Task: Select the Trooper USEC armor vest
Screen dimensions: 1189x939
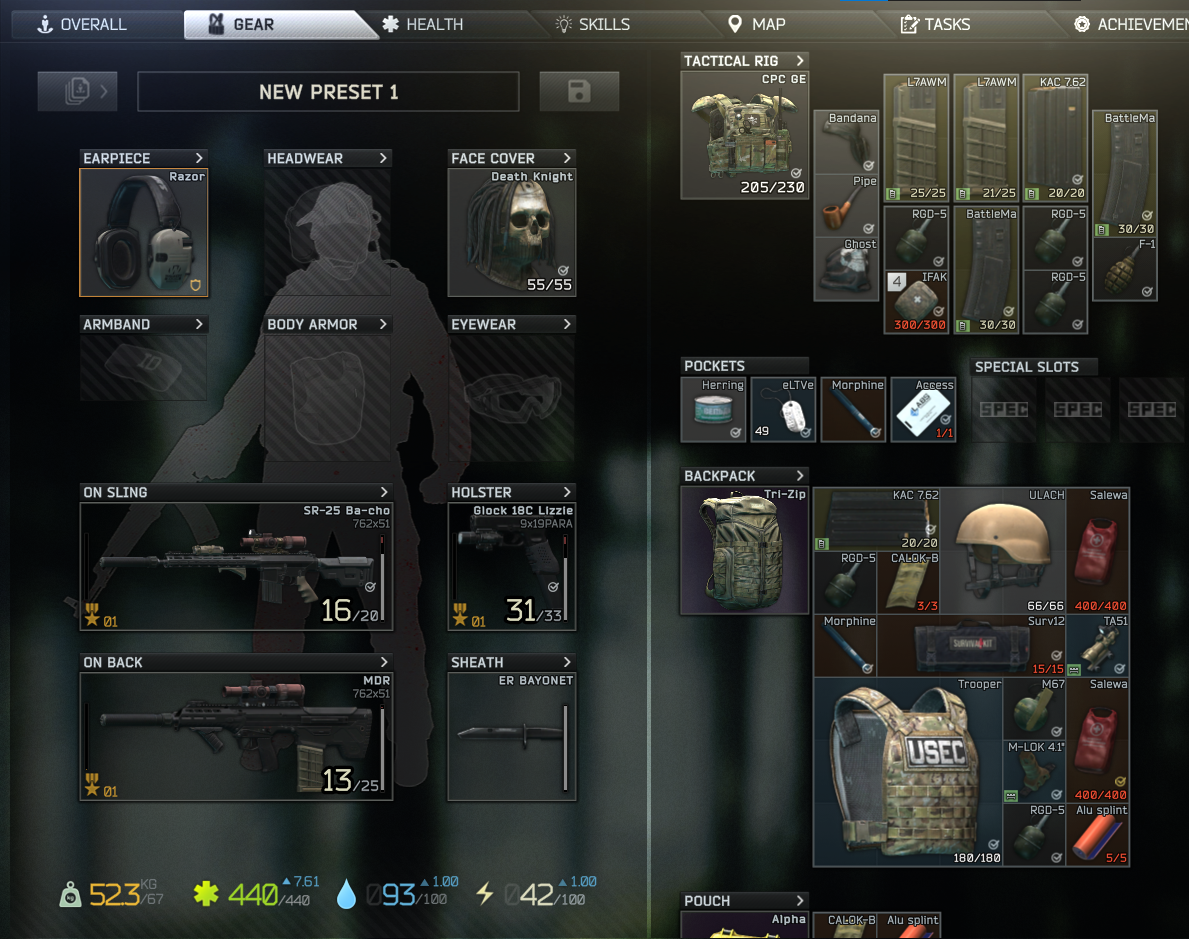Action: click(x=907, y=771)
